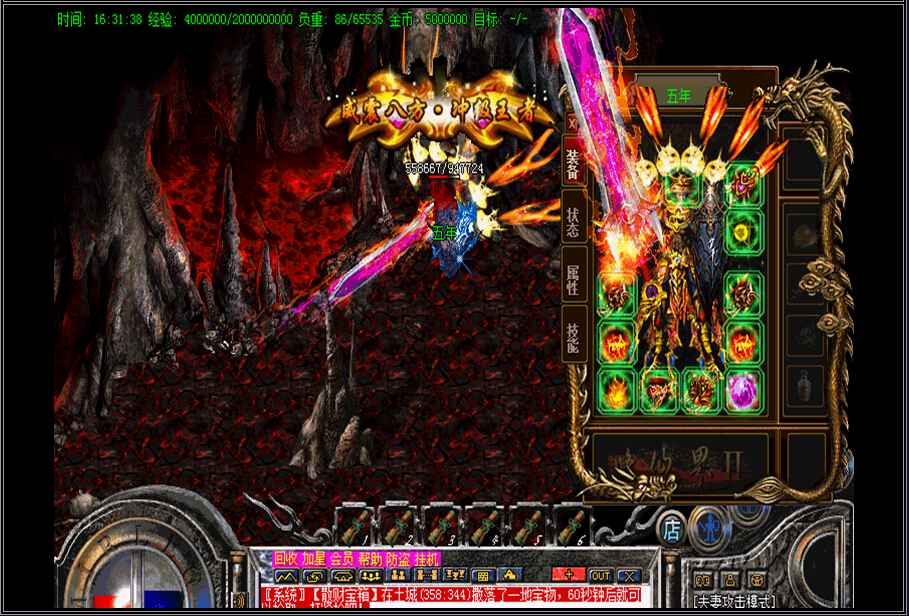The image size is (909, 616).
Task: Click the blue character figure icon
Action: pos(708,526)
